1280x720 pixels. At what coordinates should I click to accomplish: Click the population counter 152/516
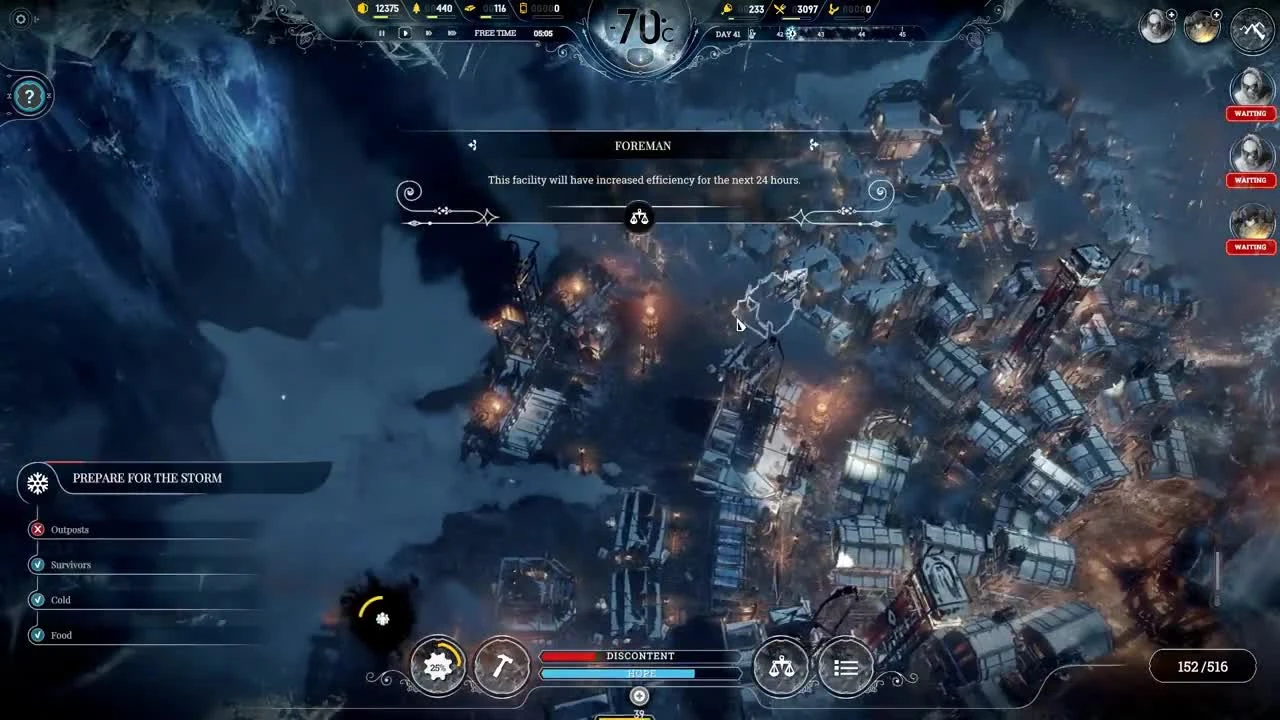coord(1202,665)
